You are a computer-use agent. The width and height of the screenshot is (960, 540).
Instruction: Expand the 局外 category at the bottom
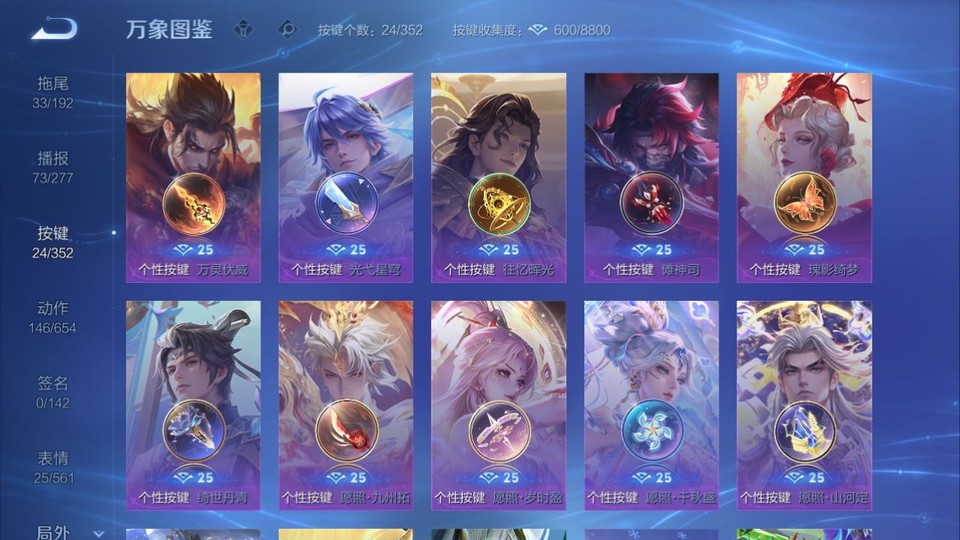[x=60, y=531]
